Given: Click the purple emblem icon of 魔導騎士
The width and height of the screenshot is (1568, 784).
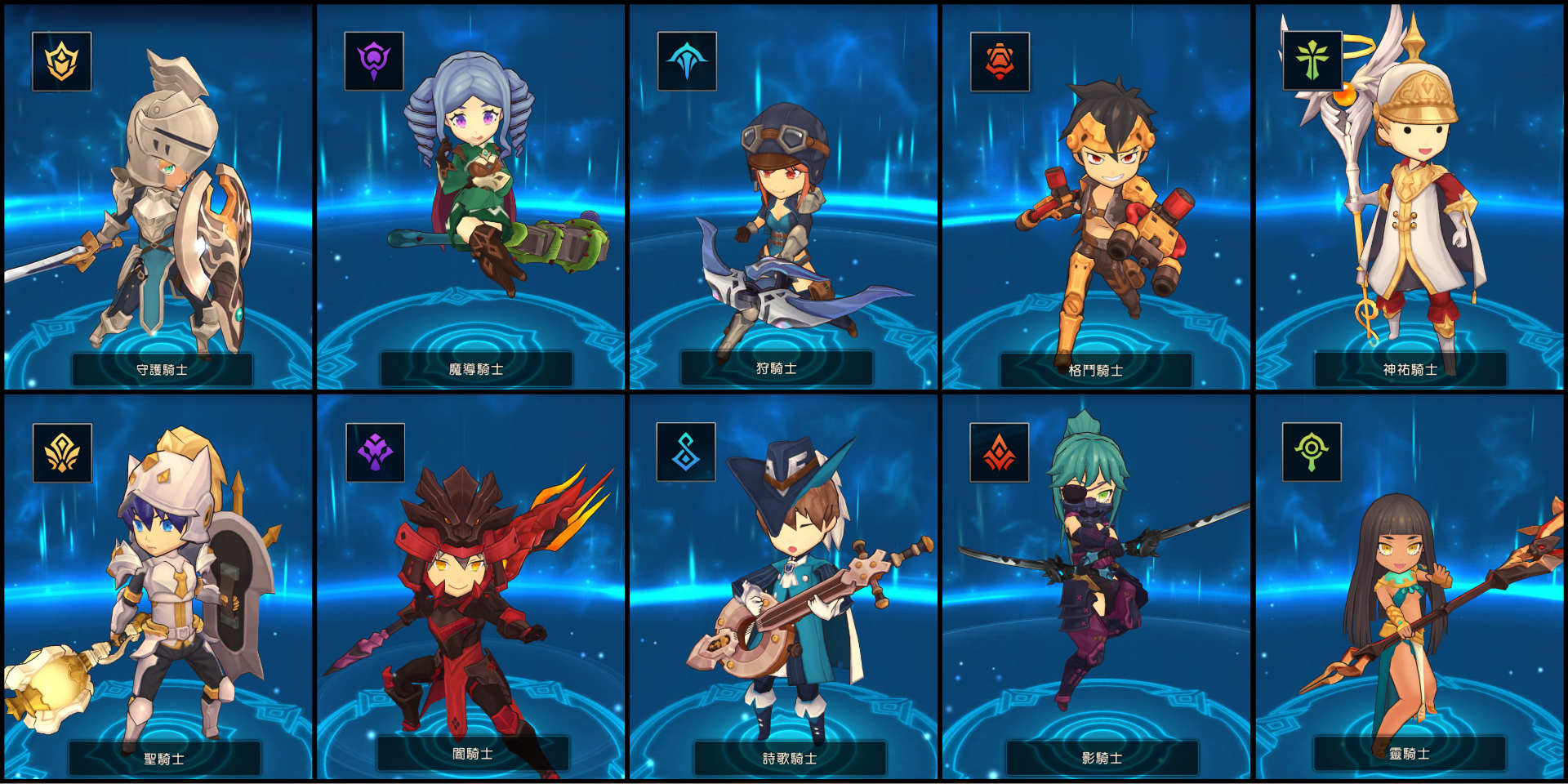Looking at the screenshot, I should click(374, 61).
